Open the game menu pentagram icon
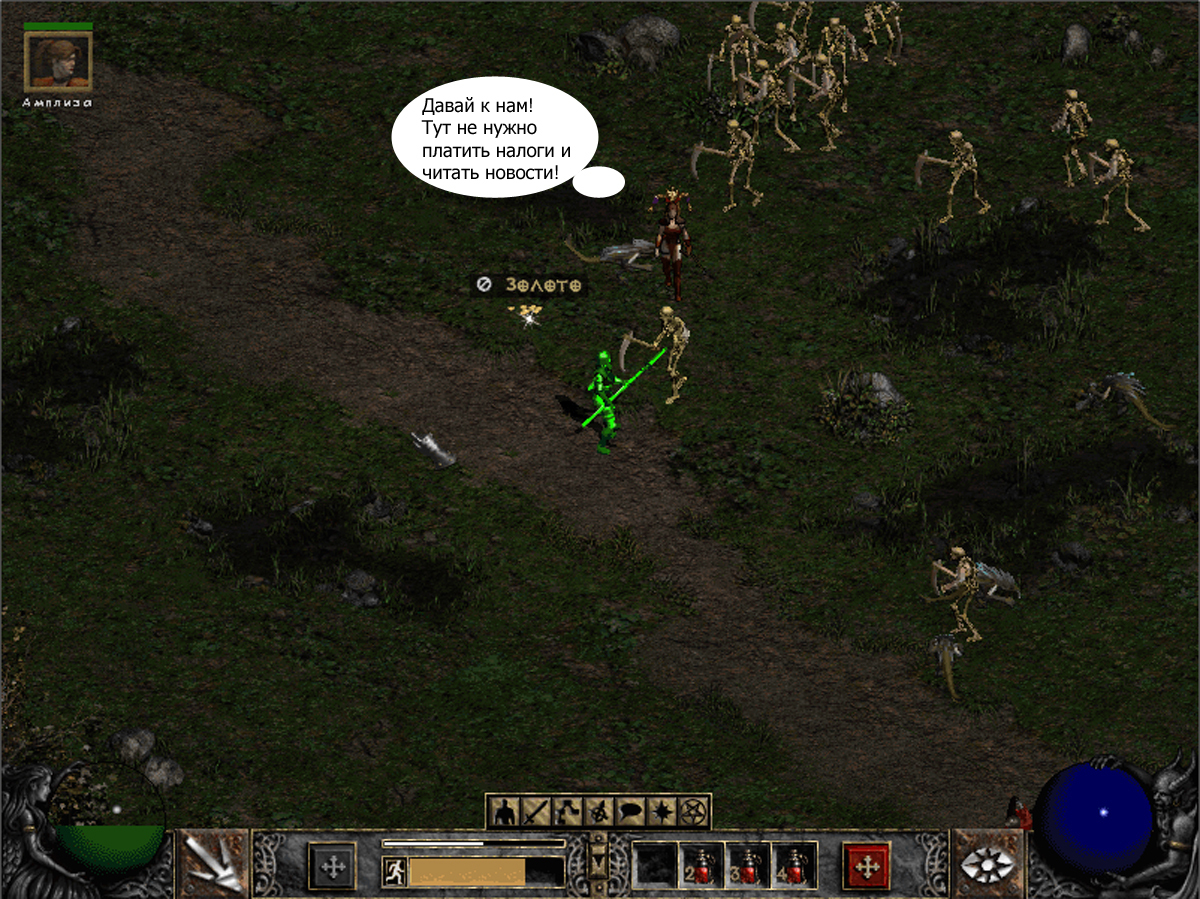1200x899 pixels. 692,812
